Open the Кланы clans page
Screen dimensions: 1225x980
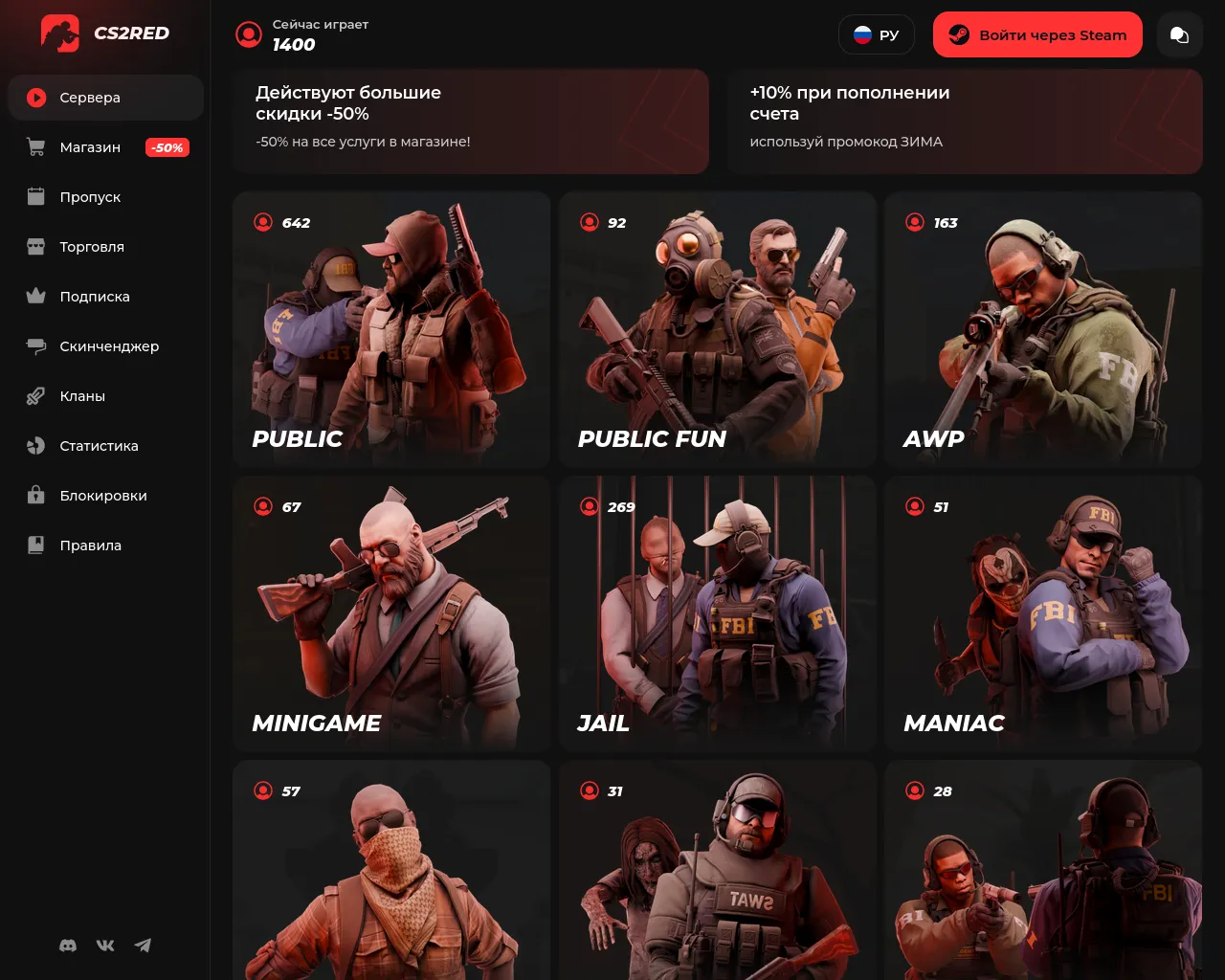82,396
